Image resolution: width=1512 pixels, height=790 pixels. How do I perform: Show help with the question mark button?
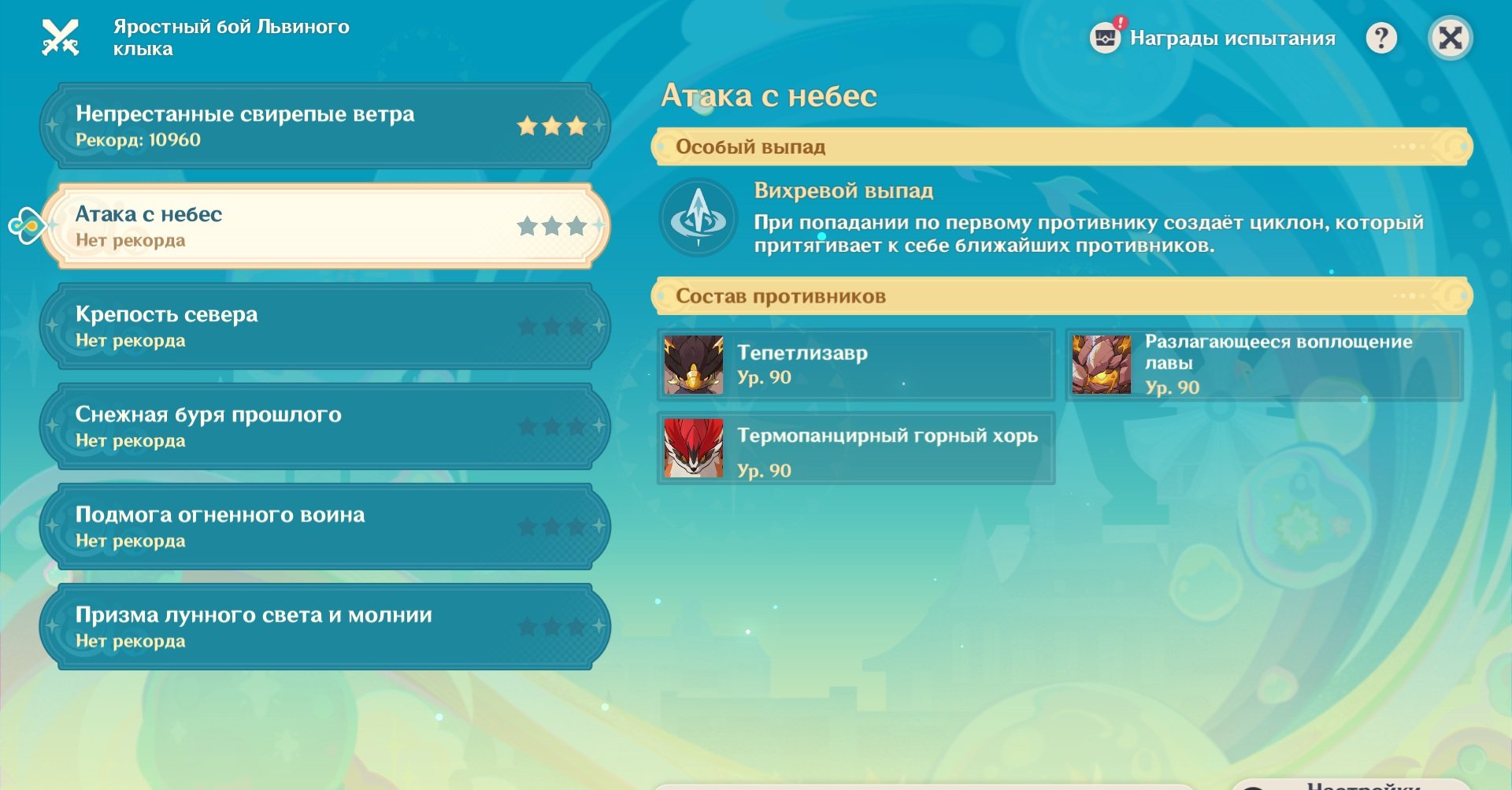pos(1380,38)
